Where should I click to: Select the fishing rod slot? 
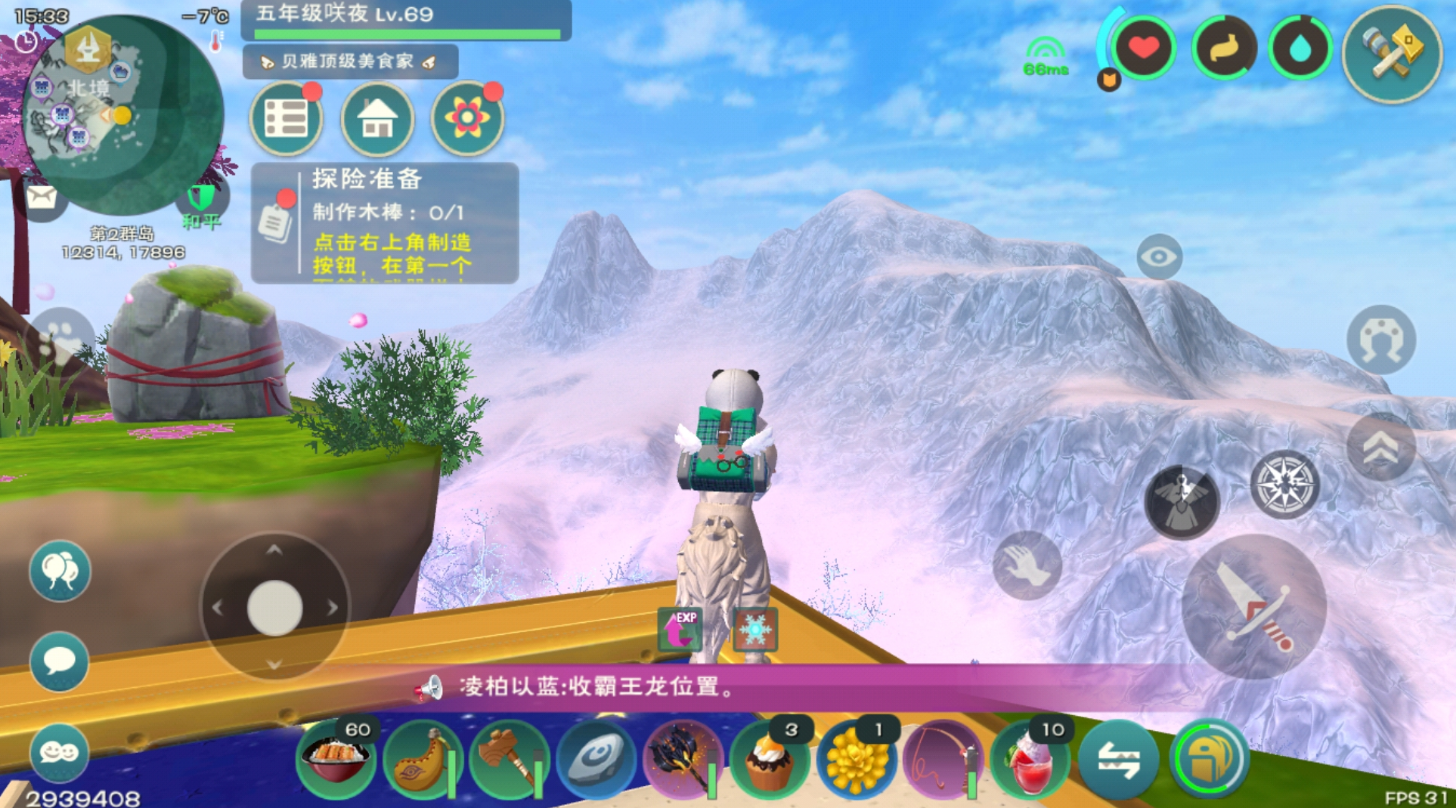point(942,760)
